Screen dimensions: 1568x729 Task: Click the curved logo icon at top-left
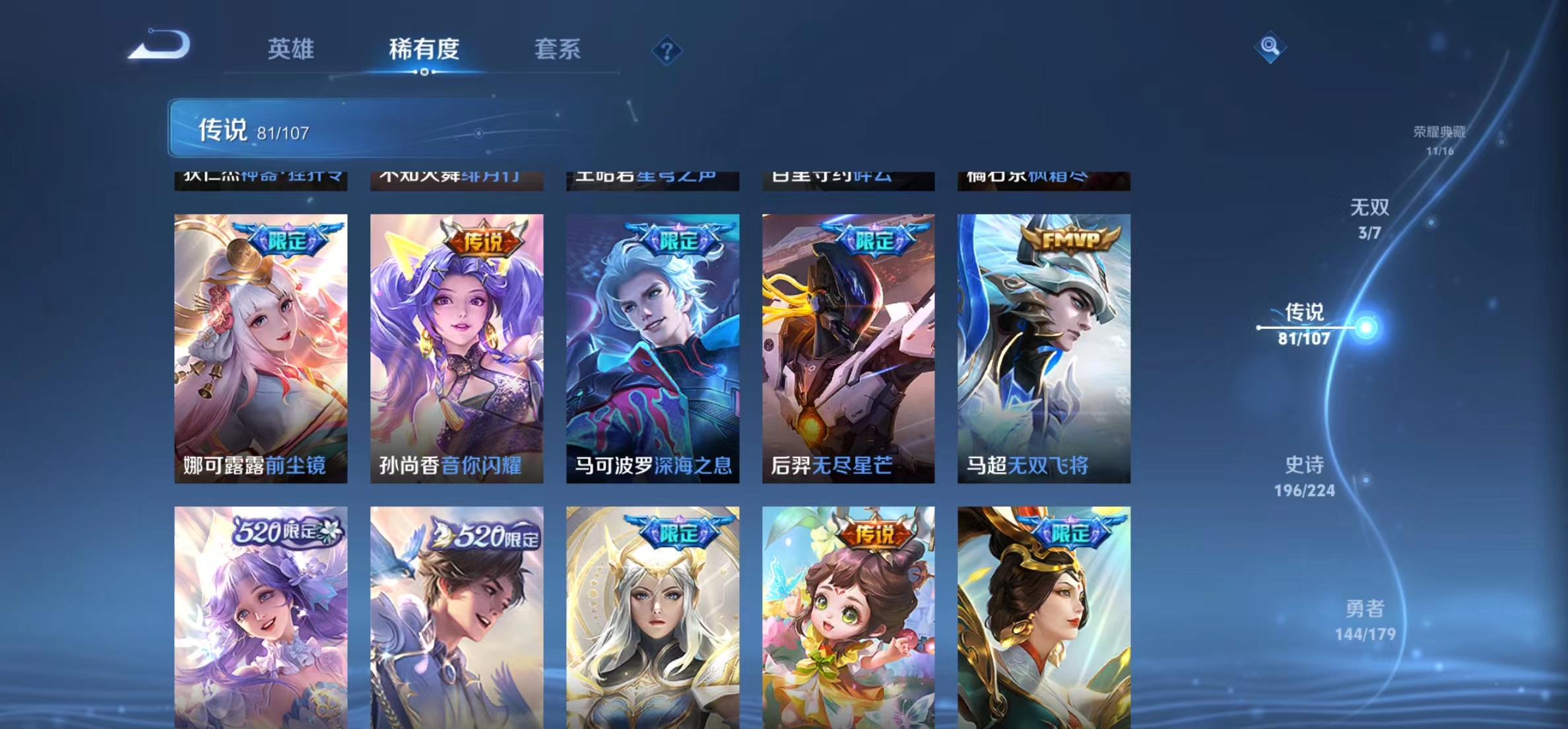tap(160, 44)
